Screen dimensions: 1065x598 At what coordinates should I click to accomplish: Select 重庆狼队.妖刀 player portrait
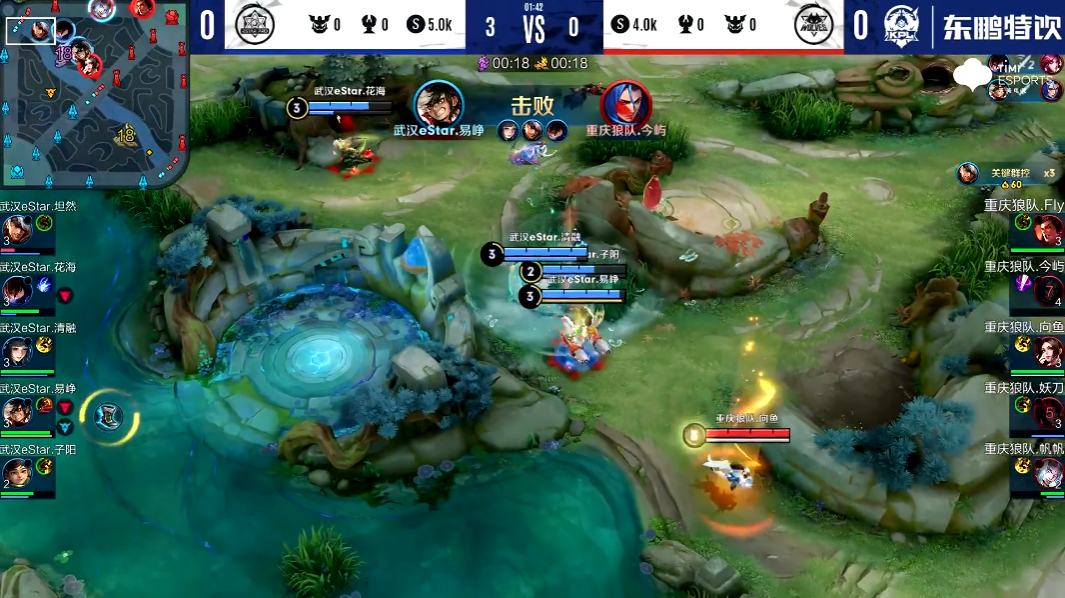[1048, 411]
